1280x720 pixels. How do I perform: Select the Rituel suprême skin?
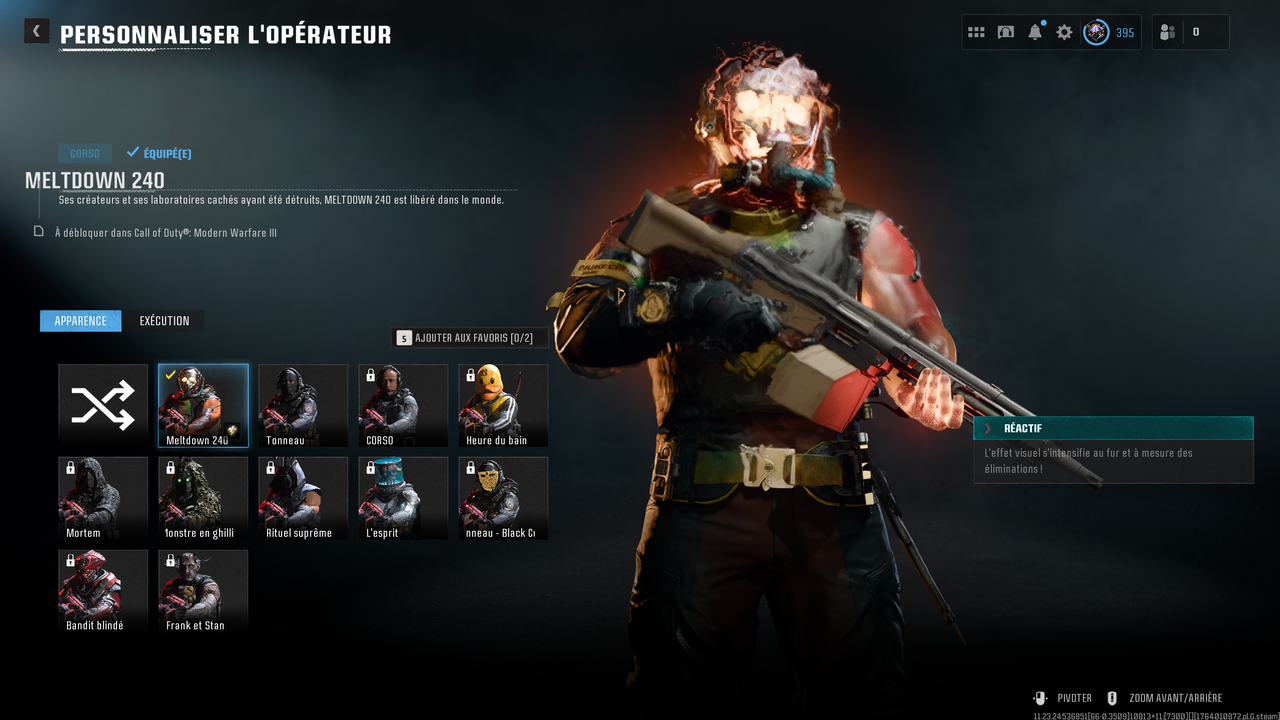303,498
